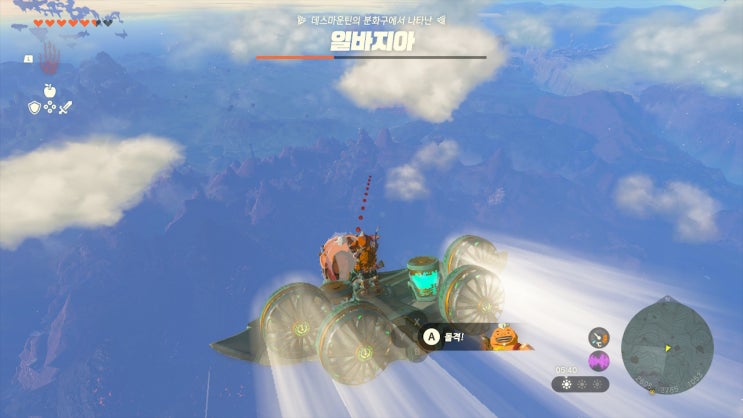743x418 pixels.
Task: Open the four-dot ability selector icon
Action: pos(49,109)
